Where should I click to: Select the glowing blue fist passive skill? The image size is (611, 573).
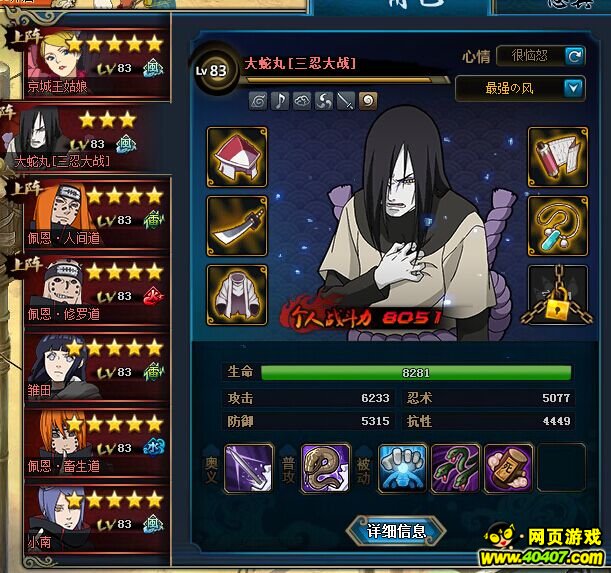404,468
